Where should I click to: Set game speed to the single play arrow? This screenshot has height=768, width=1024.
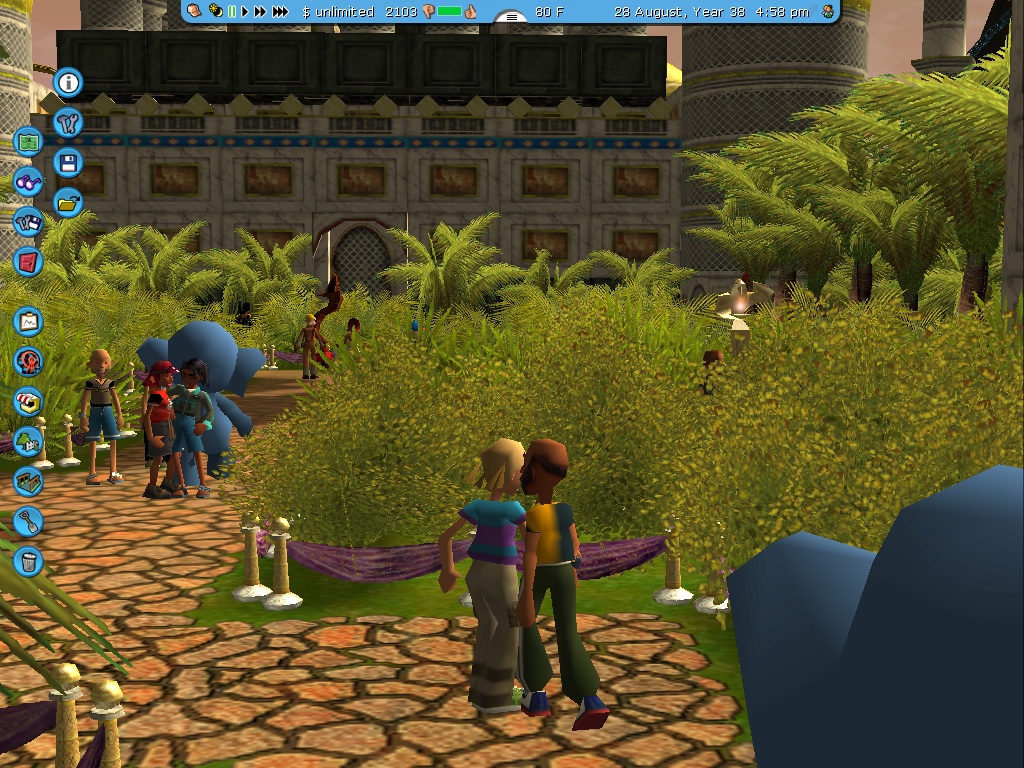[x=245, y=12]
